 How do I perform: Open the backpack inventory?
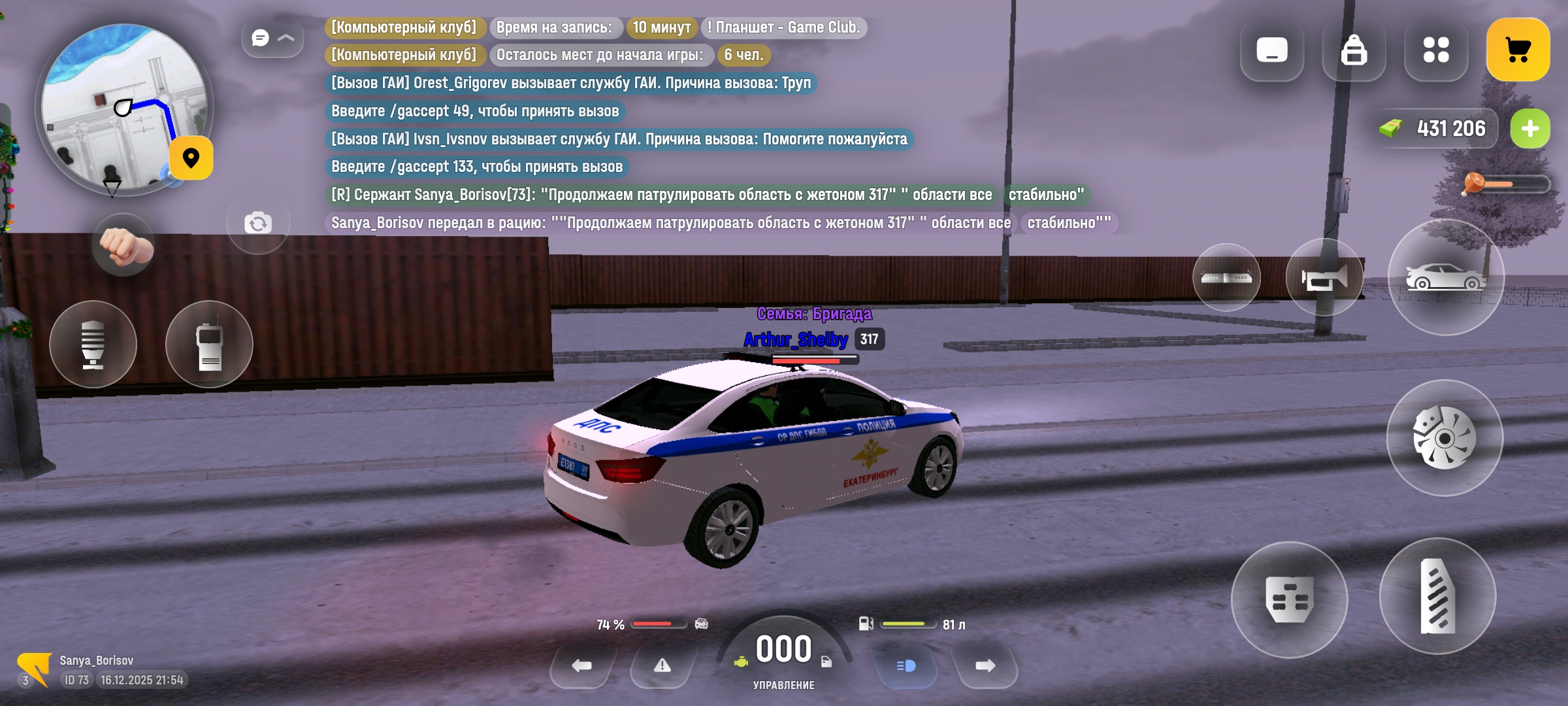point(1353,50)
